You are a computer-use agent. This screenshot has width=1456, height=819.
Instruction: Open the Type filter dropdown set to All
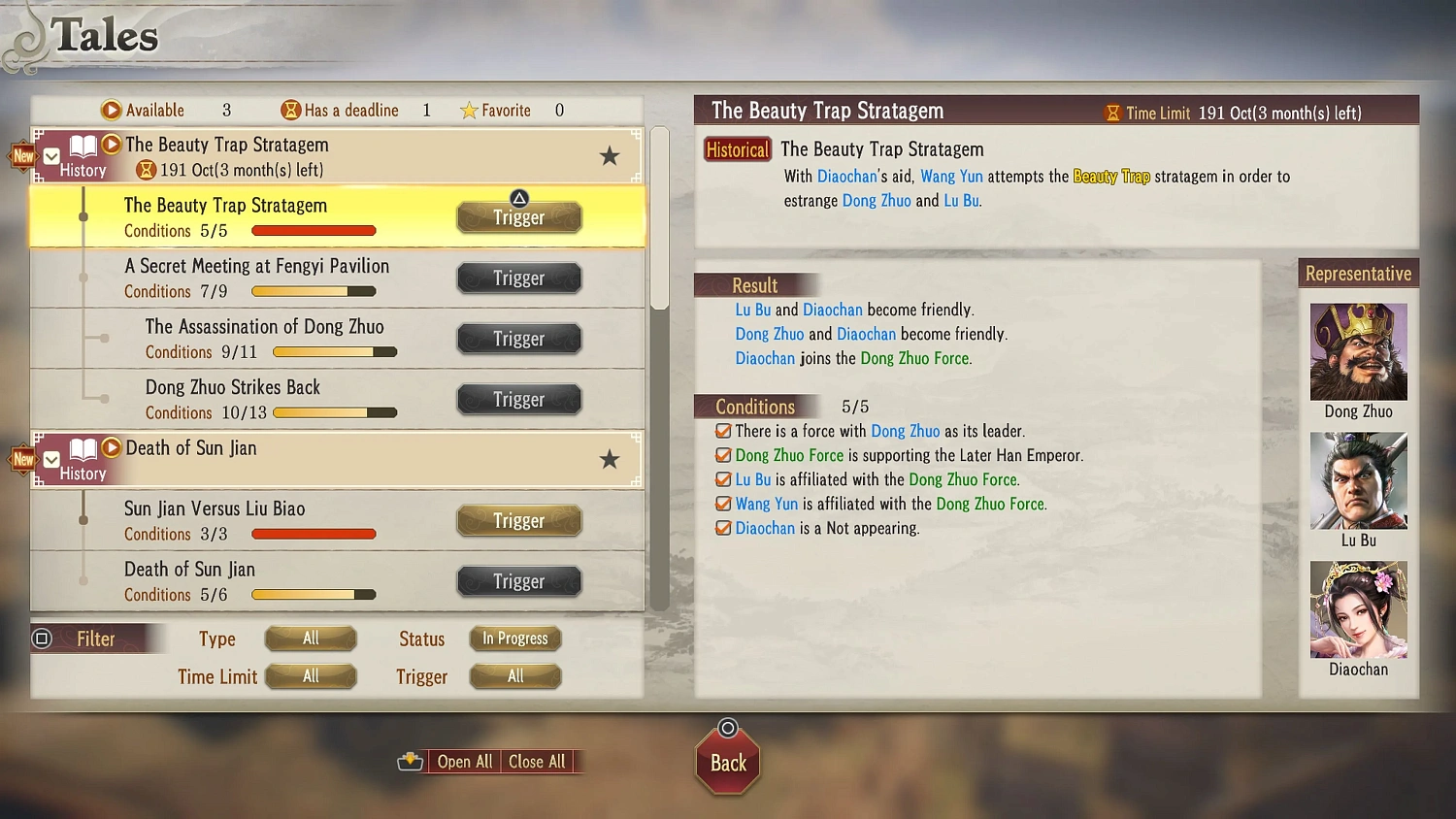click(310, 639)
